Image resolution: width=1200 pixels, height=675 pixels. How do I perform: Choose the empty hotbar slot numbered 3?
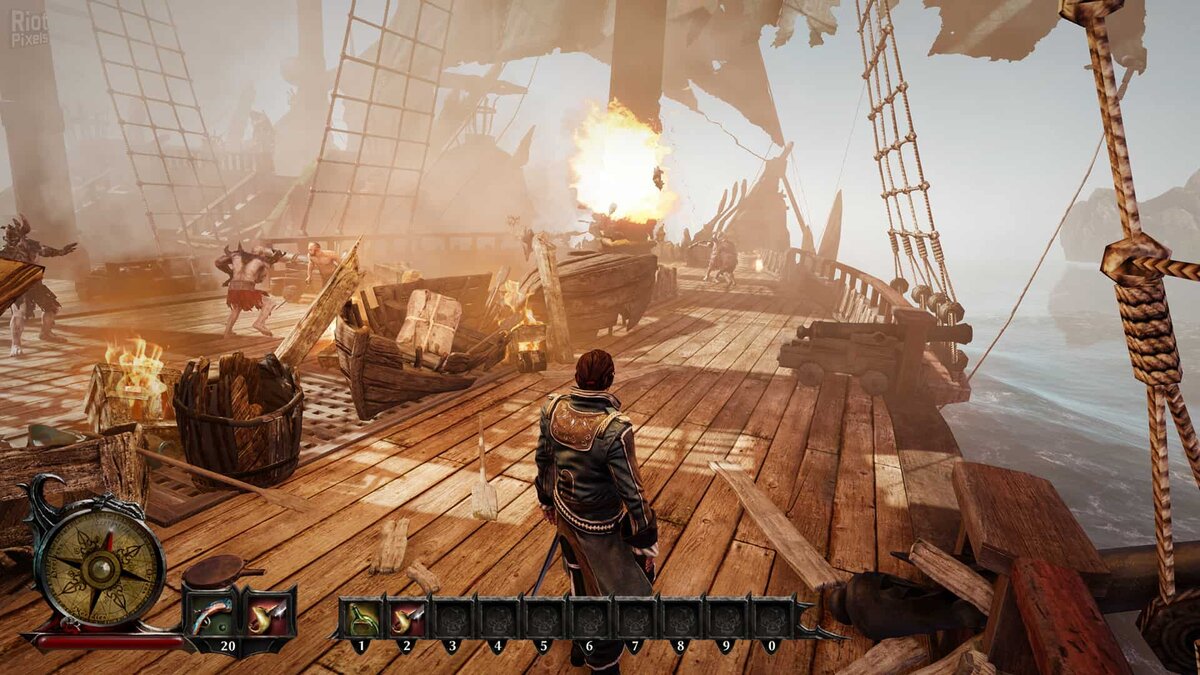[x=453, y=618]
